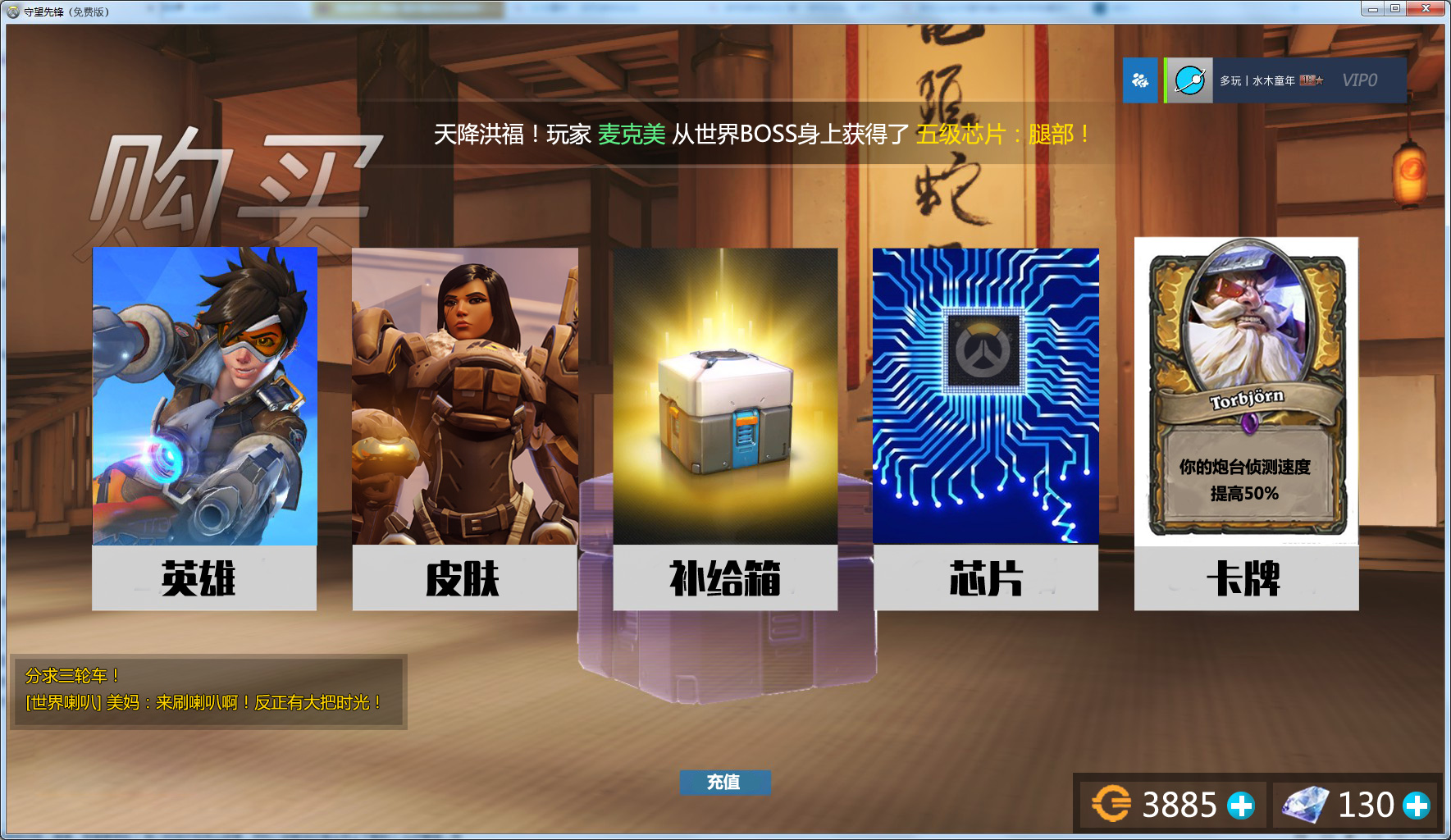This screenshot has width=1451, height=840.
Task: Click the green status bar beside the avatar
Action: coord(1166,80)
